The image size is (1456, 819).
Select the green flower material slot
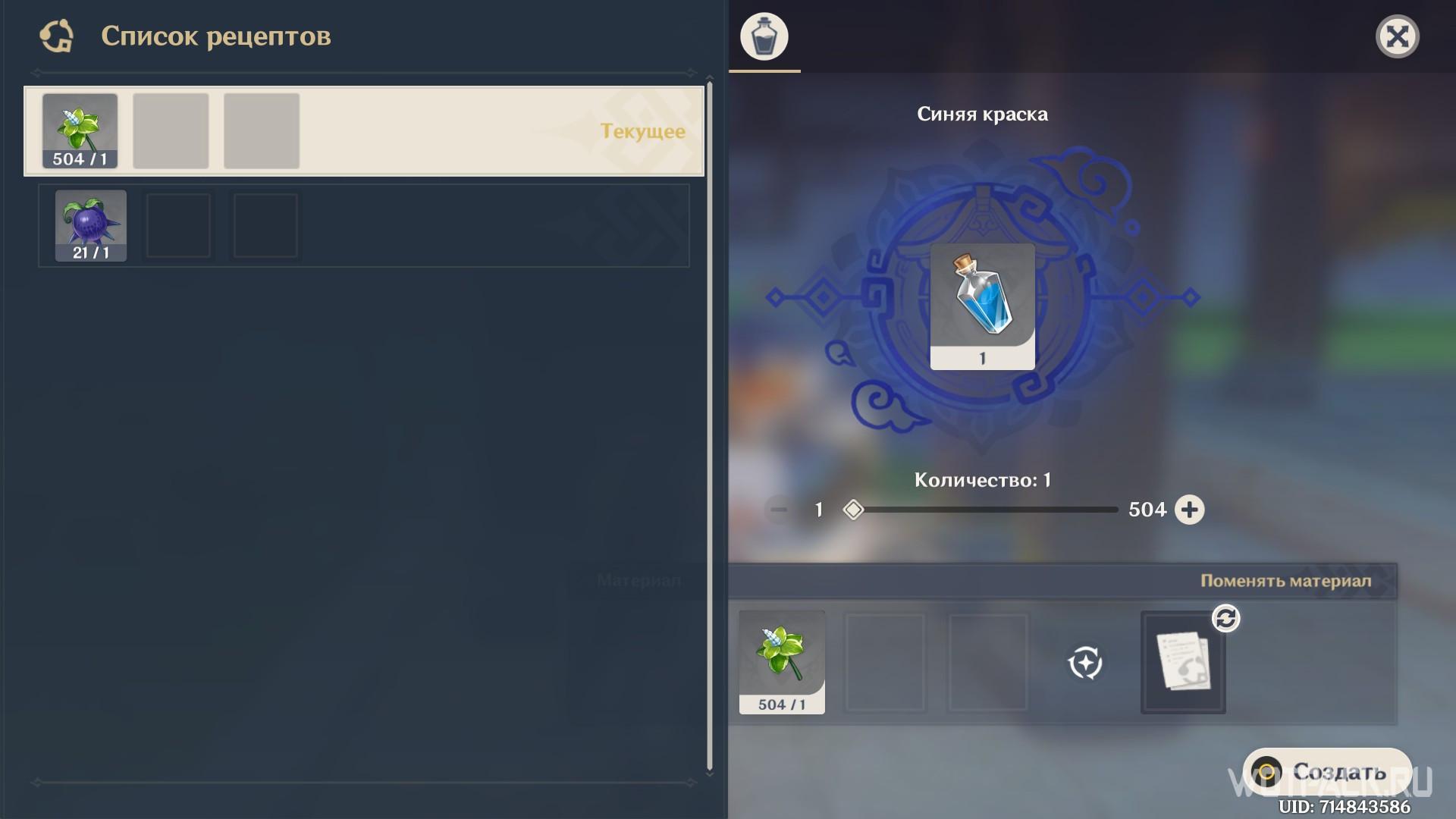pyautogui.click(x=782, y=662)
